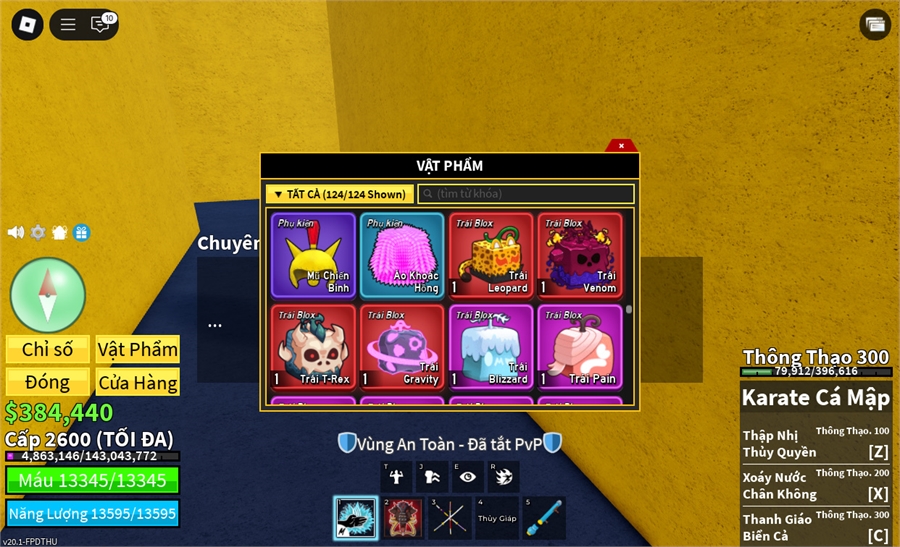Pick the Trái Pain fruit
Viewport: 900px width, 547px height.
coord(580,347)
